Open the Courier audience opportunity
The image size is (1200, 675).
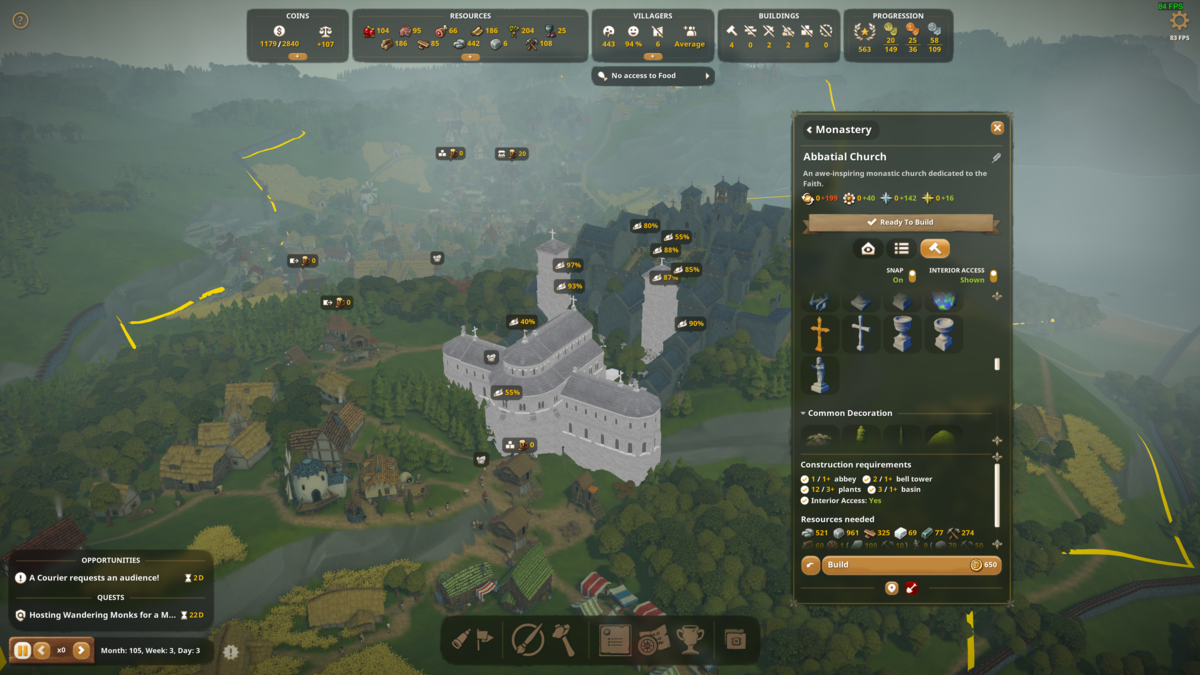[94, 578]
